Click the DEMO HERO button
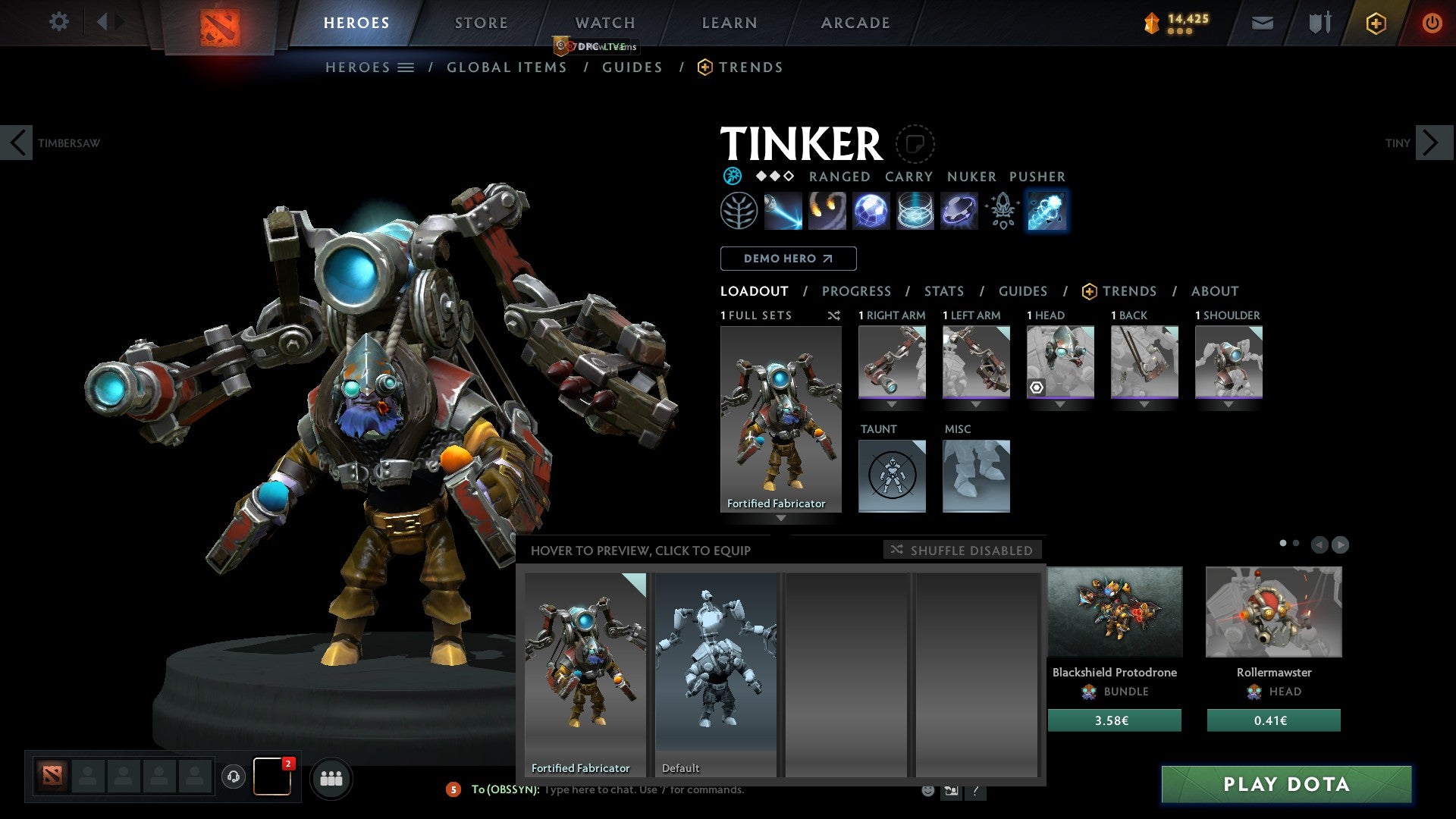This screenshot has height=819, width=1456. coord(788,259)
